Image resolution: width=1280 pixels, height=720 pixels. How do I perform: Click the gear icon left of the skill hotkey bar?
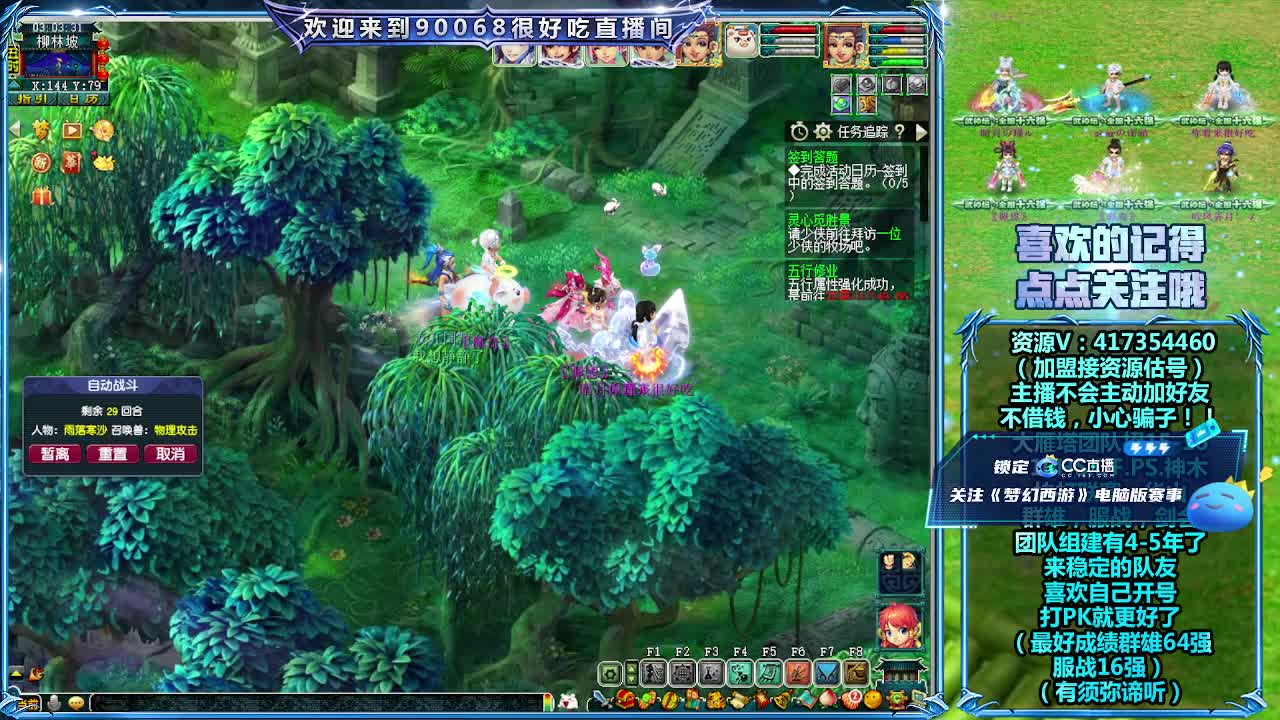610,671
